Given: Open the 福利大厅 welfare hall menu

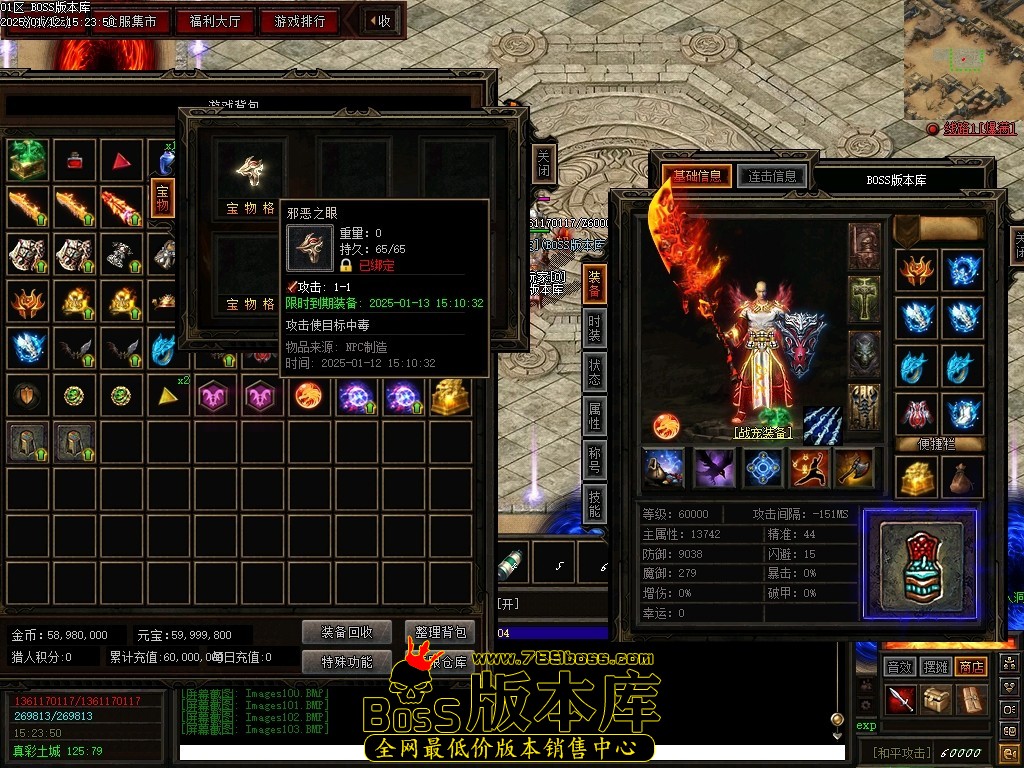Looking at the screenshot, I should pyautogui.click(x=215, y=21).
